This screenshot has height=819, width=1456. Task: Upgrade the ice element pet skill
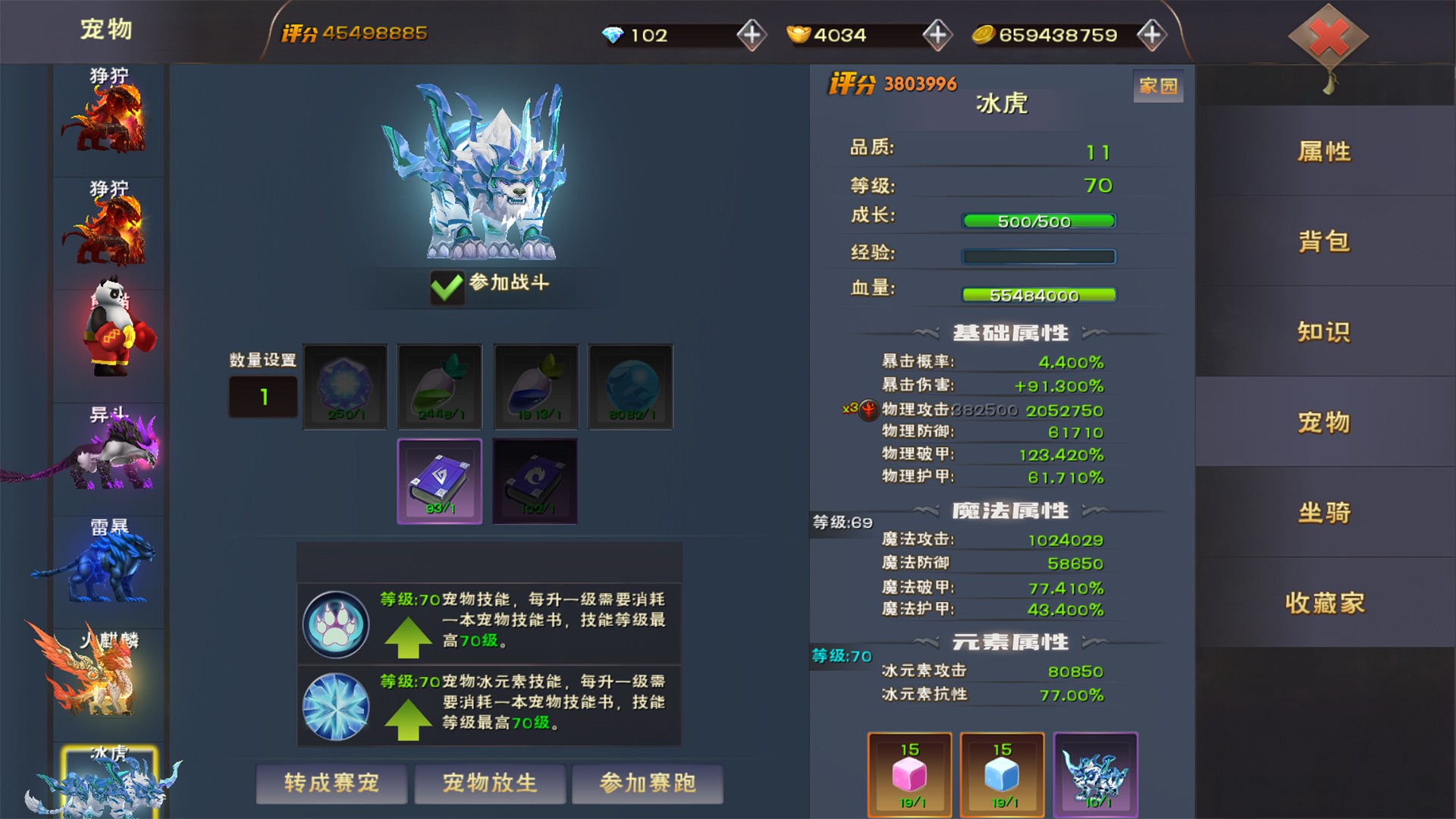[408, 719]
